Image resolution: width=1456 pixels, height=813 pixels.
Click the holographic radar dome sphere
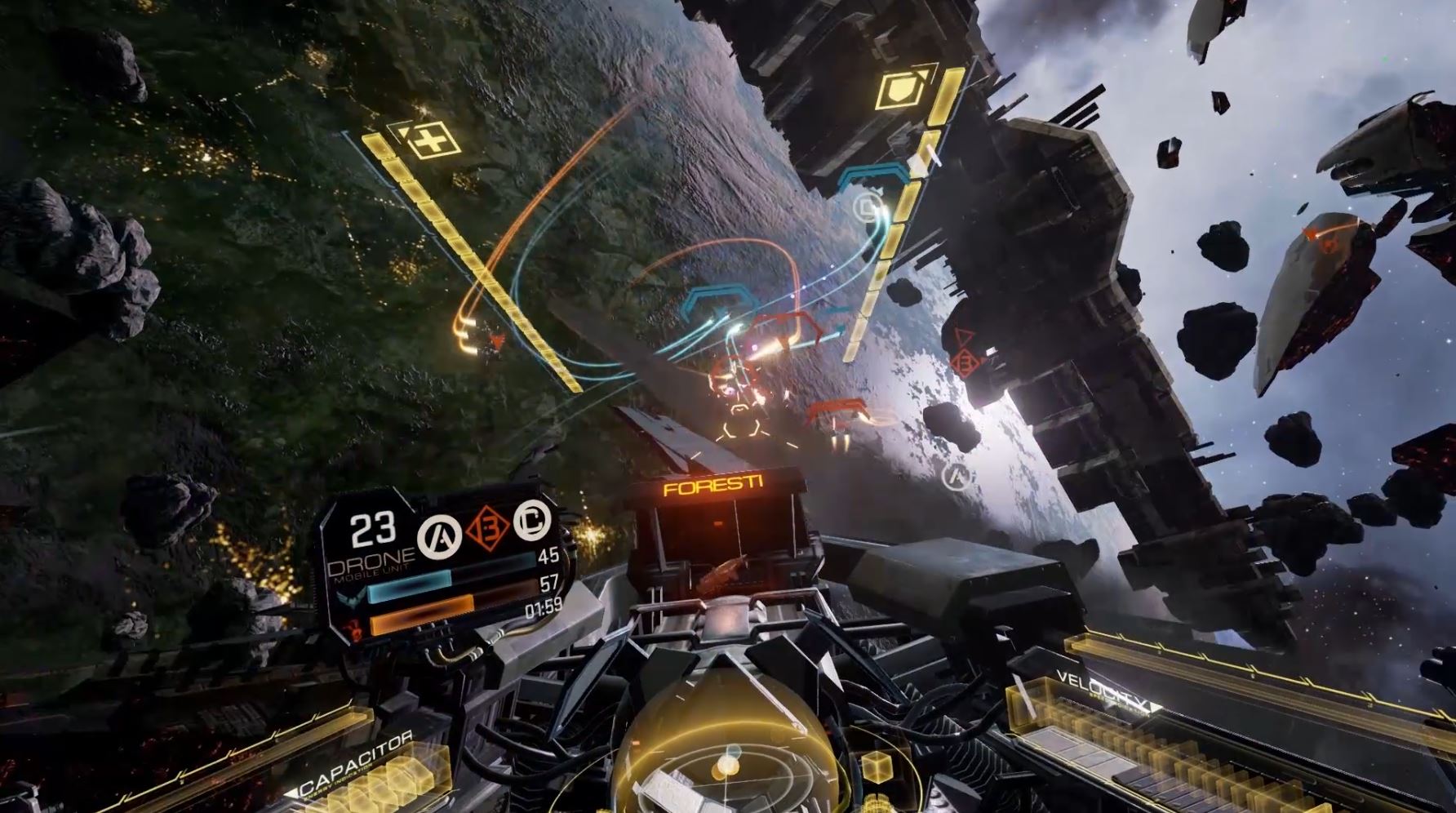(x=729, y=759)
